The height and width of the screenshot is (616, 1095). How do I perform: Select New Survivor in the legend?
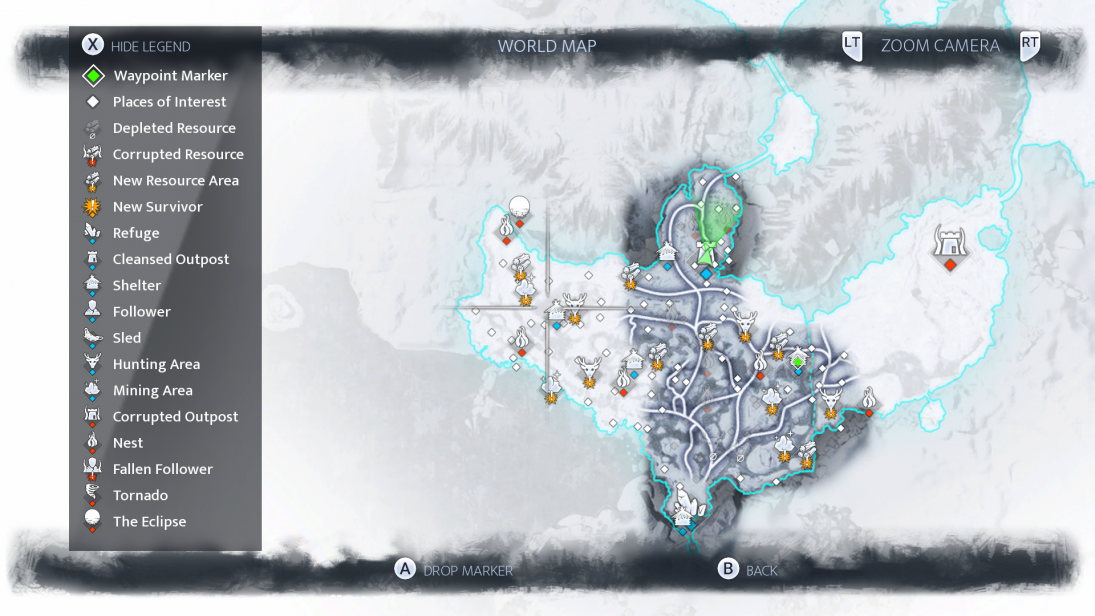157,207
